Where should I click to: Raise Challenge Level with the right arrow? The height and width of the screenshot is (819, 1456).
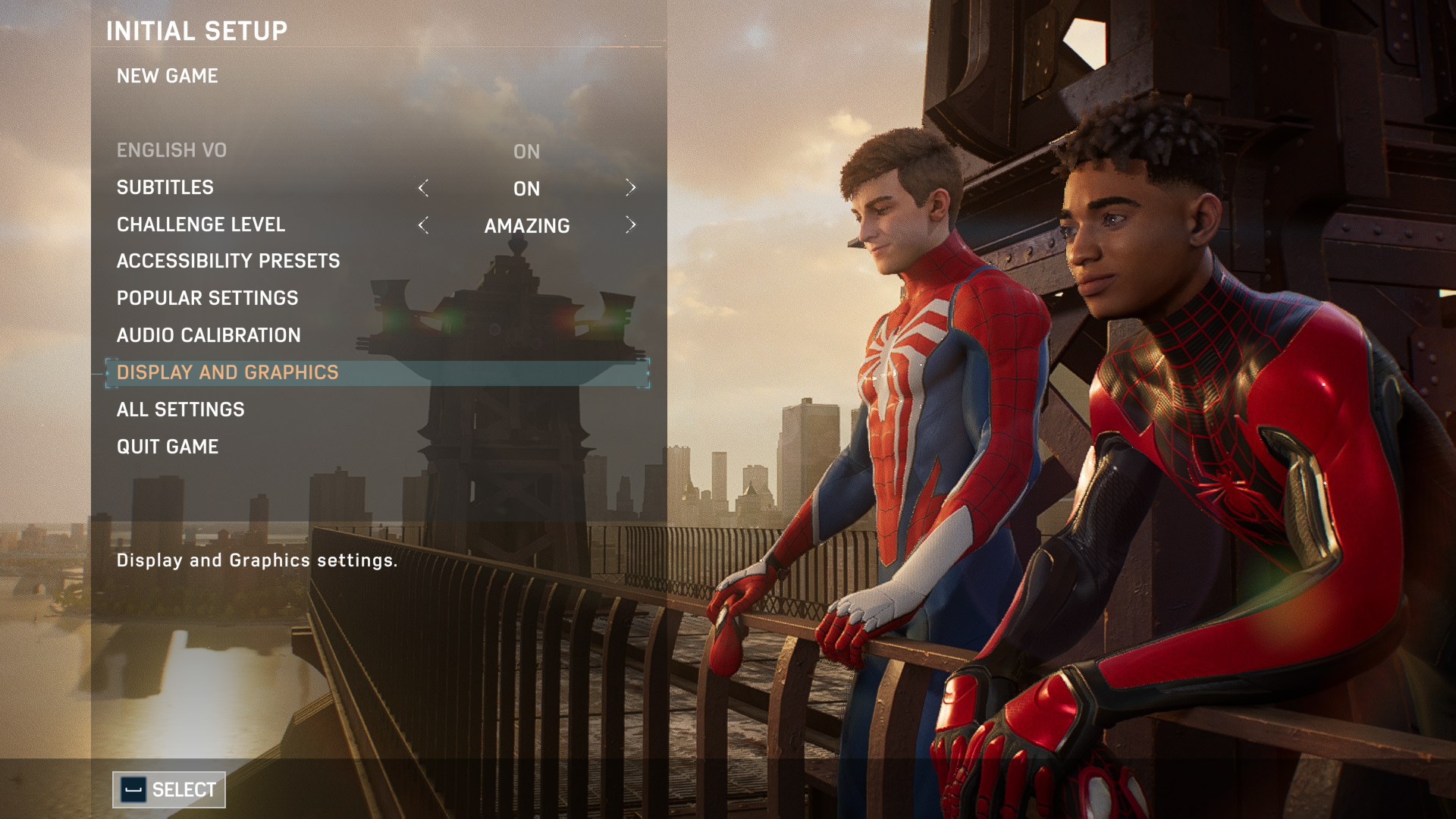tap(630, 225)
